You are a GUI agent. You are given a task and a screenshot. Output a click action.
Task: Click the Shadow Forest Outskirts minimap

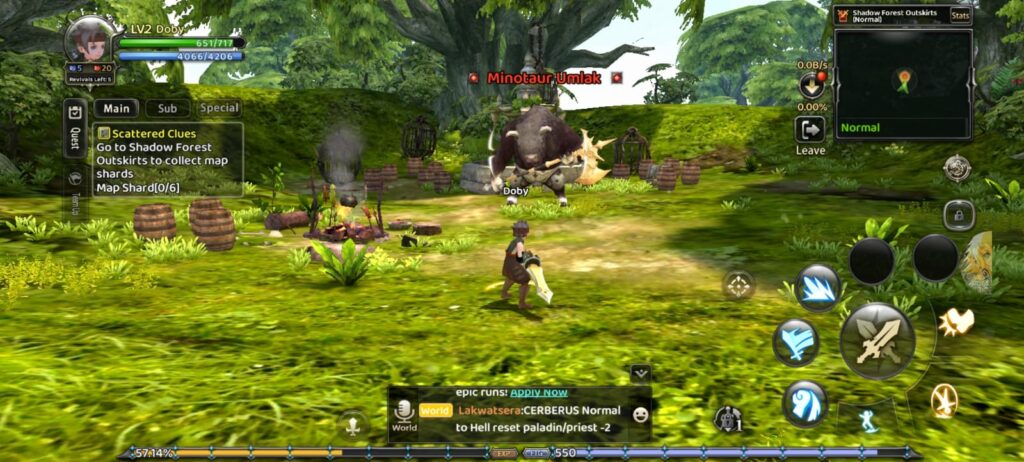click(904, 82)
